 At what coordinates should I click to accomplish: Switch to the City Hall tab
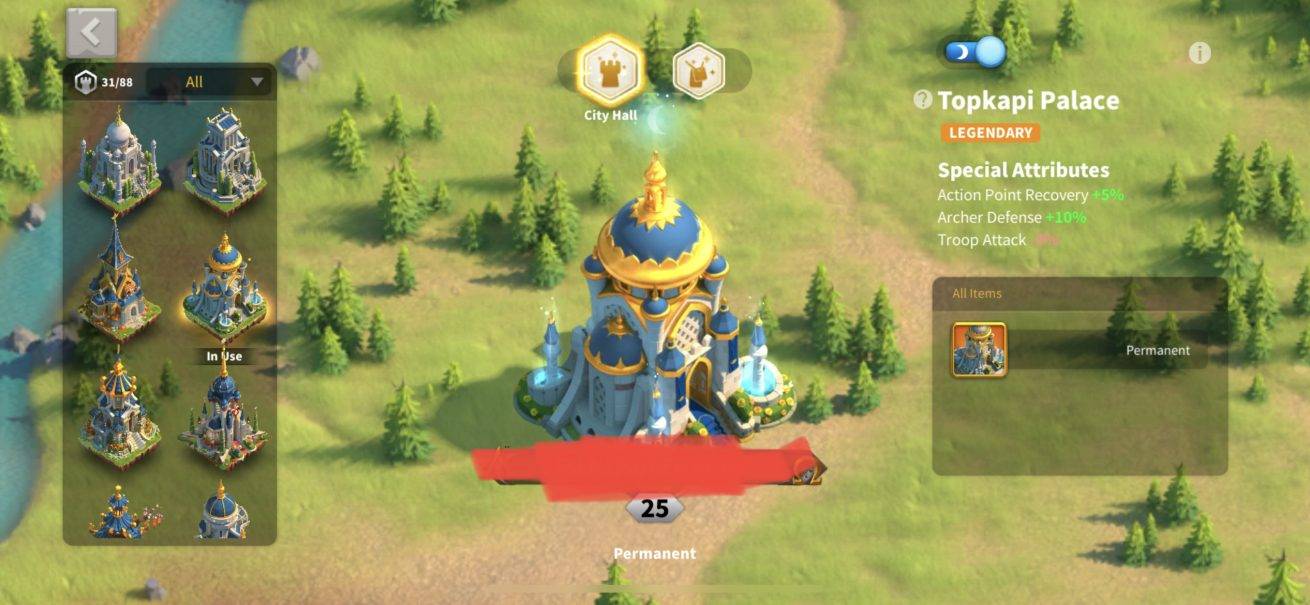point(610,71)
